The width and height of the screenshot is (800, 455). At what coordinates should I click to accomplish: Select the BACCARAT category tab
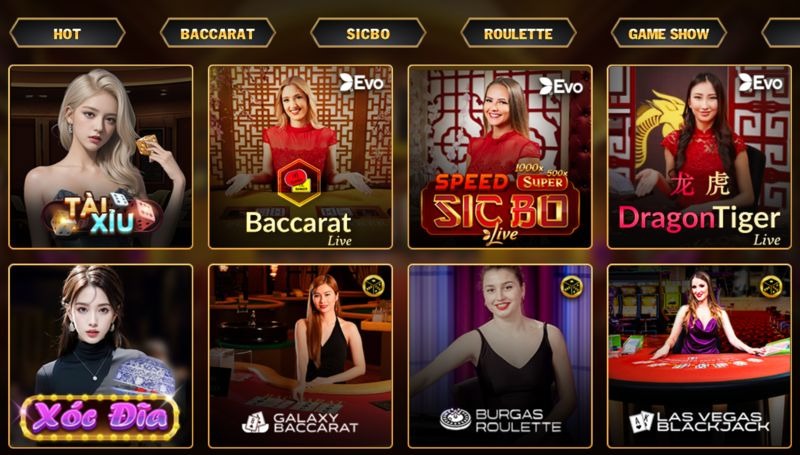tap(217, 33)
